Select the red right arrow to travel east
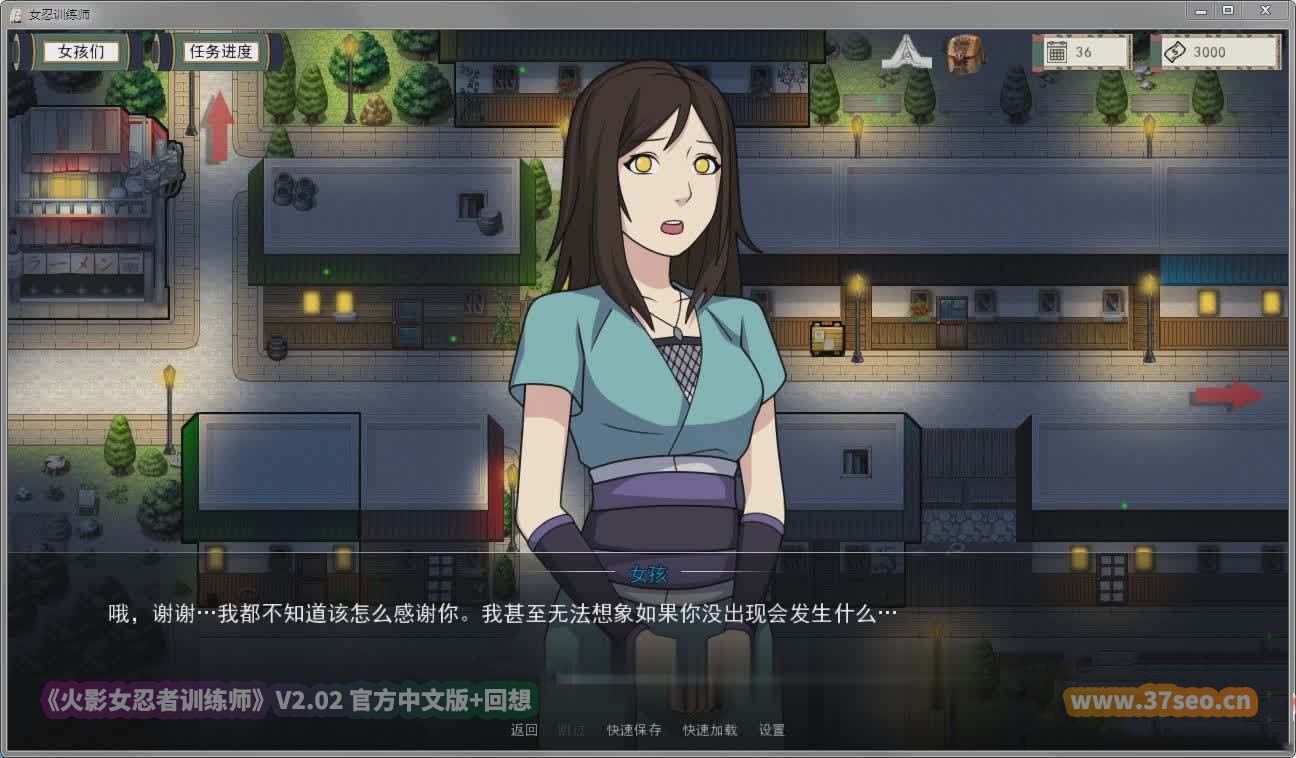 pyautogui.click(x=1228, y=394)
